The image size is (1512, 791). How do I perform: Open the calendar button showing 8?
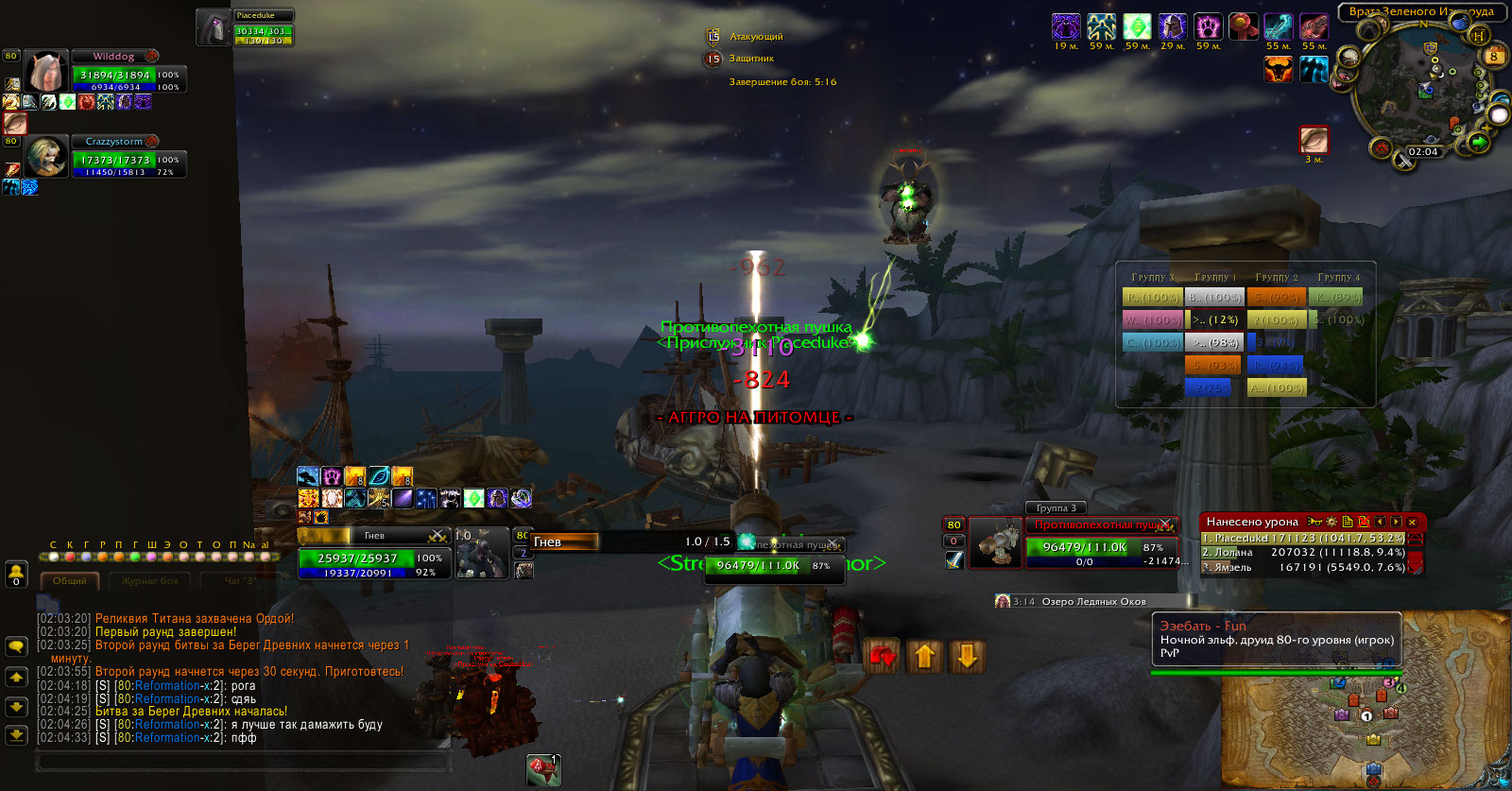tap(1494, 56)
